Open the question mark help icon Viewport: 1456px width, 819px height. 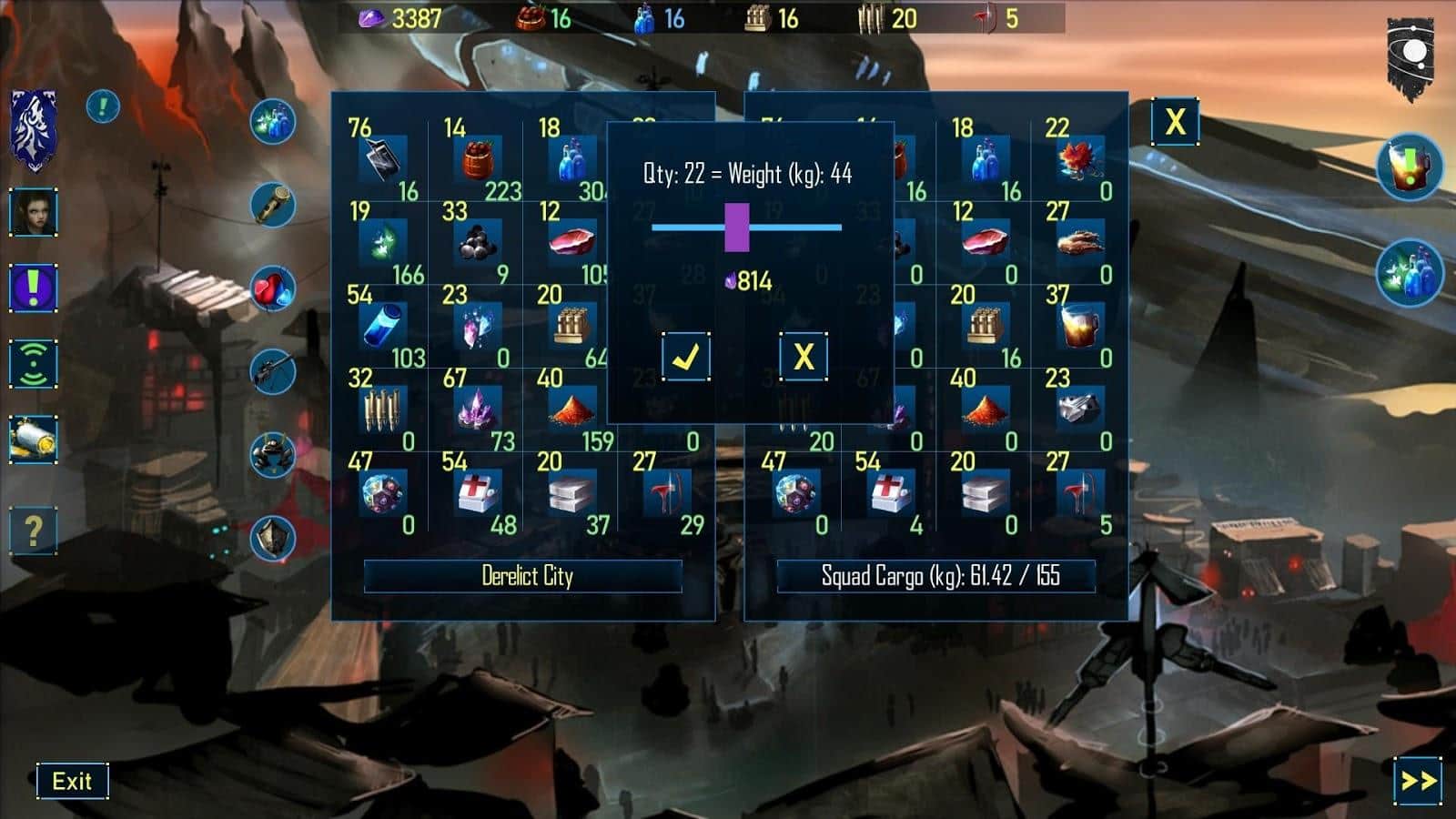34,530
